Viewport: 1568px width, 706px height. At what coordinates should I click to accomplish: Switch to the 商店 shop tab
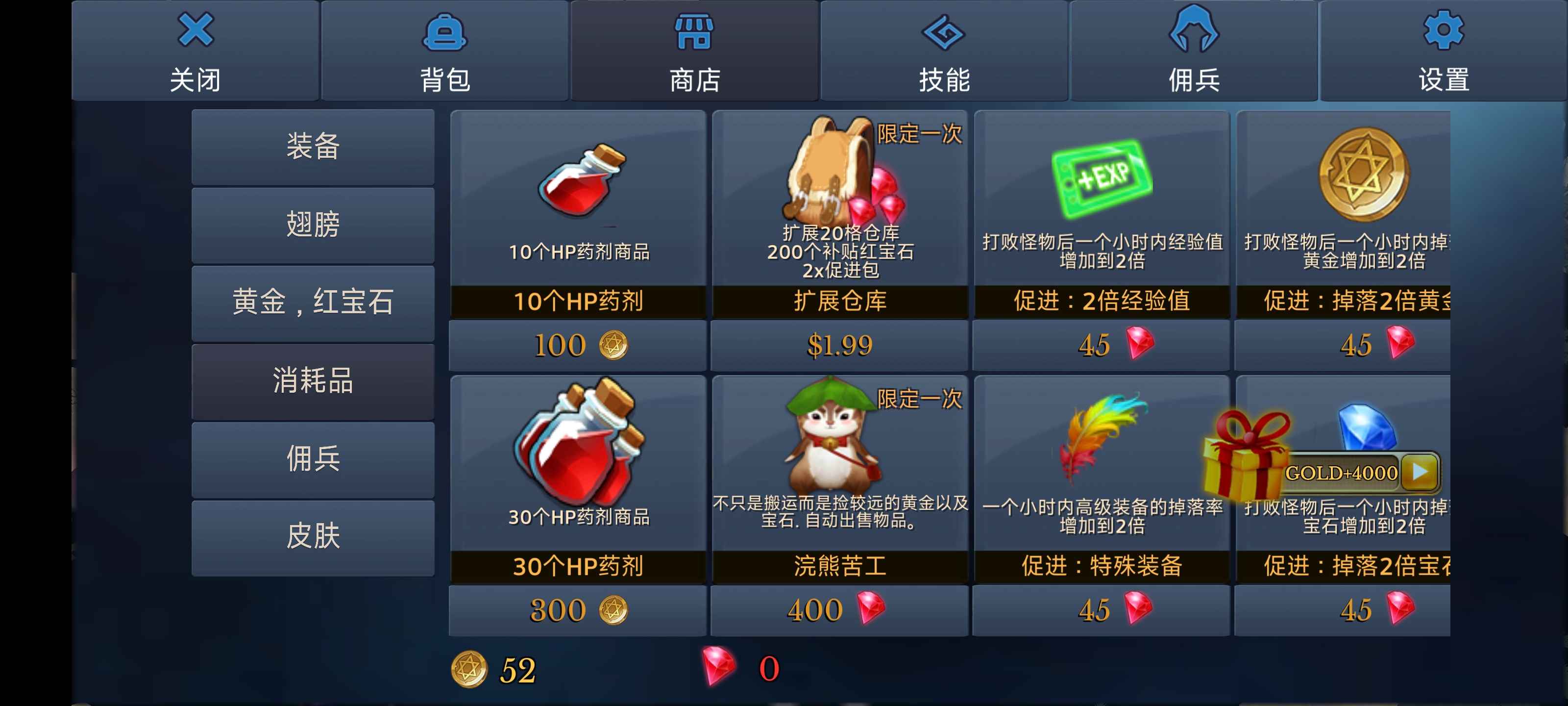694,51
